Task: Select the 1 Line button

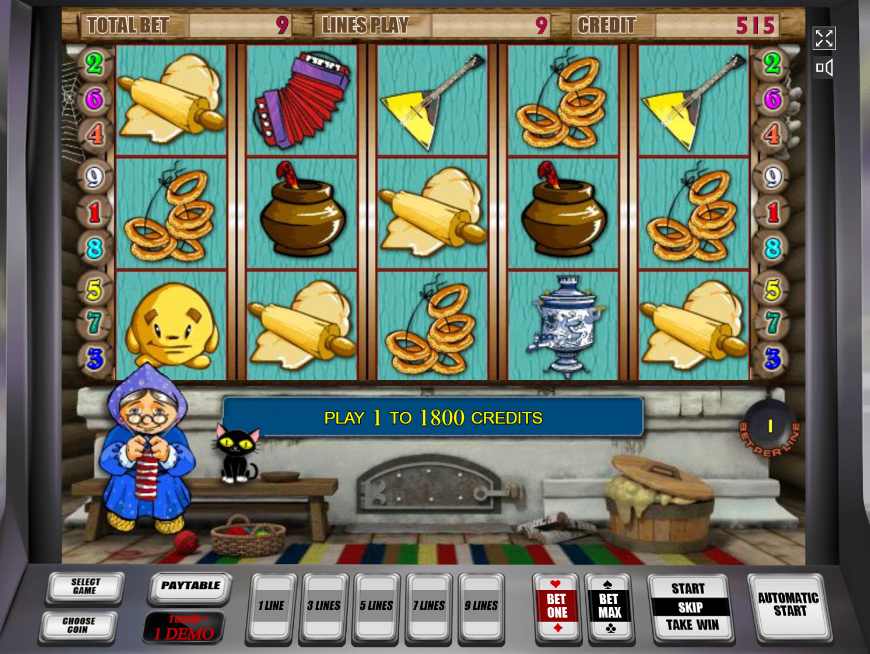Action: coord(271,607)
